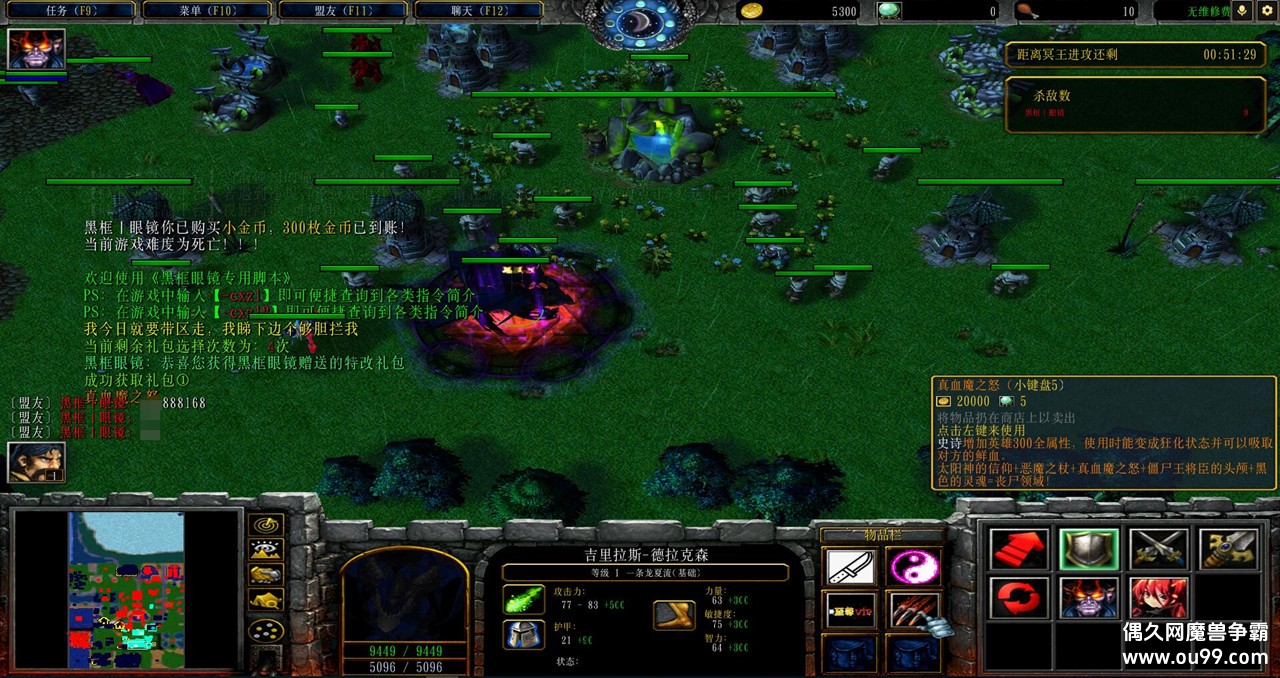Choose the crossed swords attack command
Image resolution: width=1280 pixels, height=678 pixels.
pyautogui.click(x=1158, y=549)
